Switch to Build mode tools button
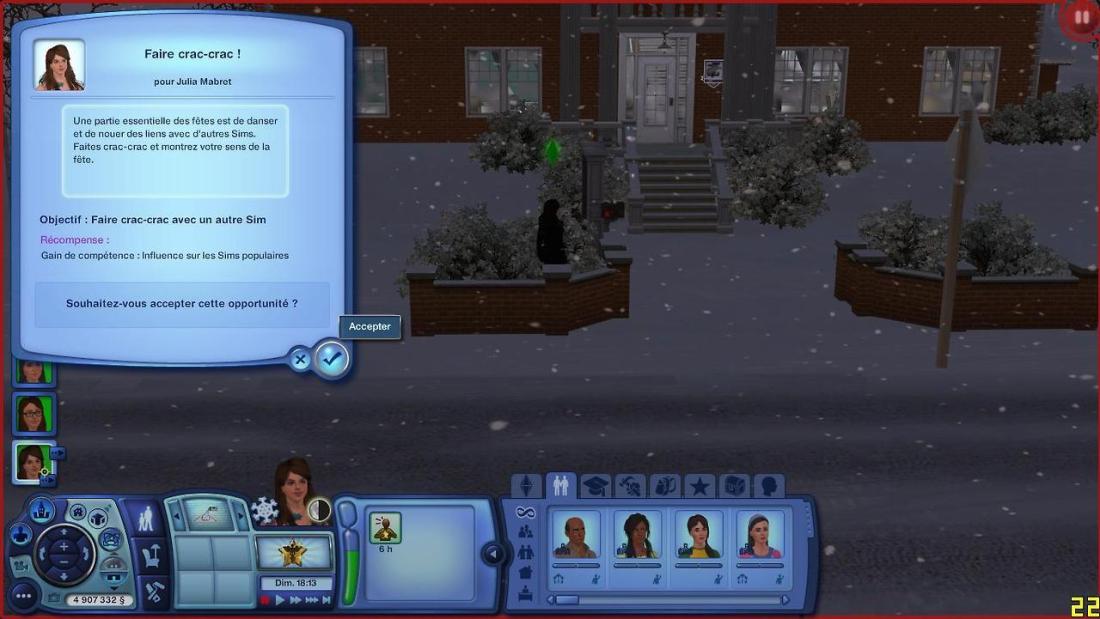This screenshot has width=1100, height=619. click(x=152, y=590)
